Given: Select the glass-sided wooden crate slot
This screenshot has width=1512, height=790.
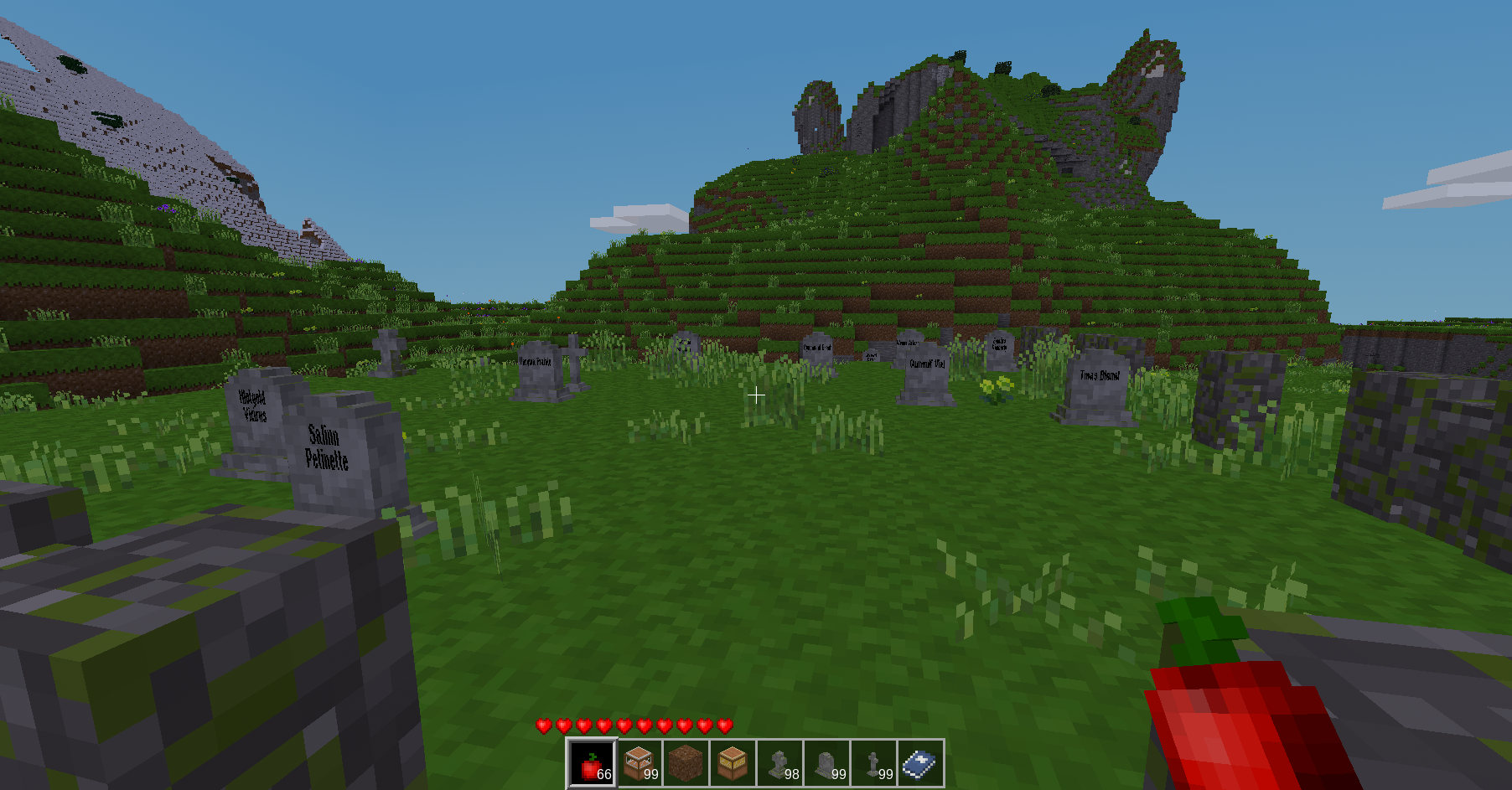Looking at the screenshot, I should click(x=639, y=763).
